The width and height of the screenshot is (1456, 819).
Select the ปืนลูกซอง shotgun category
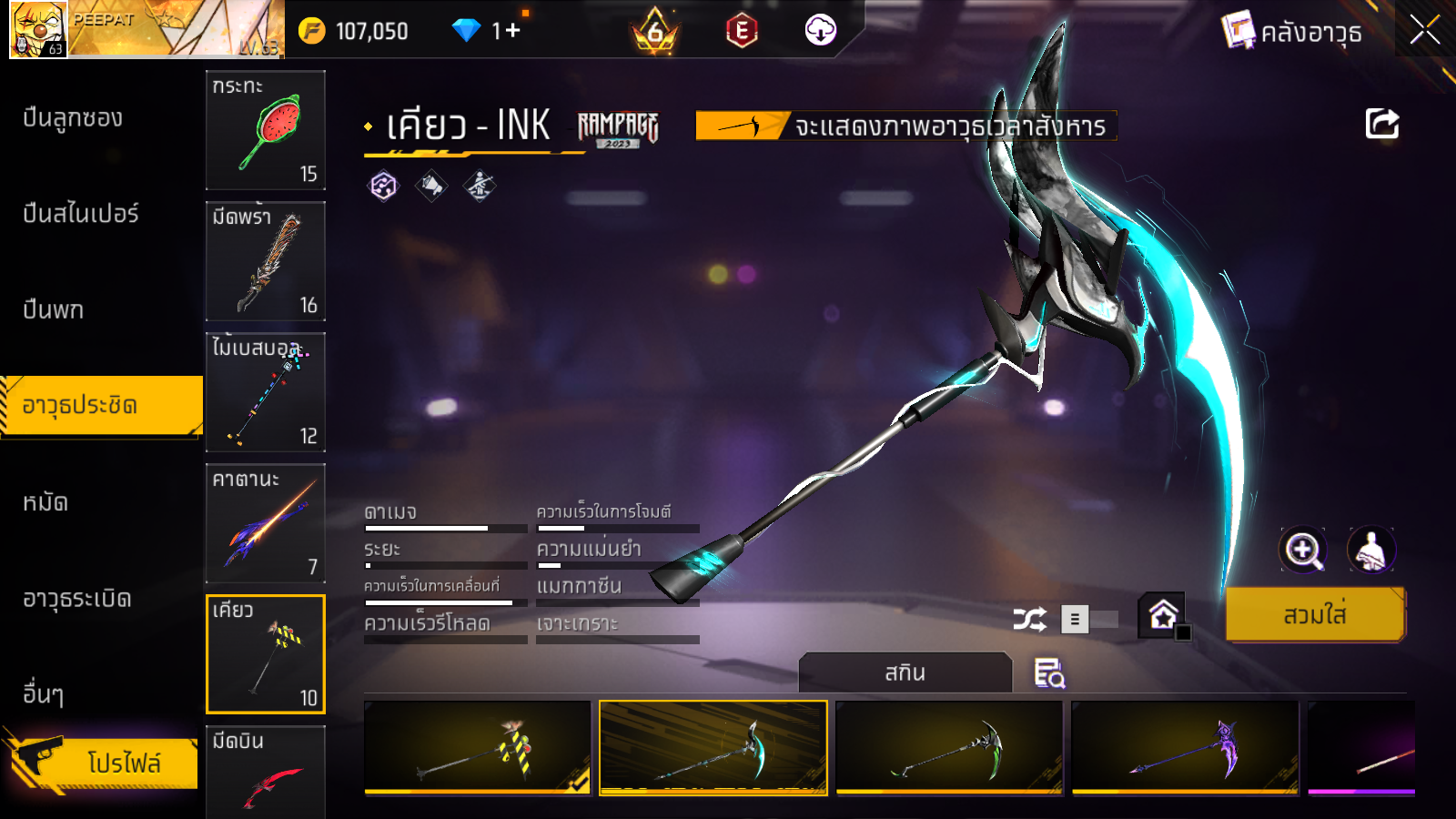tap(73, 118)
